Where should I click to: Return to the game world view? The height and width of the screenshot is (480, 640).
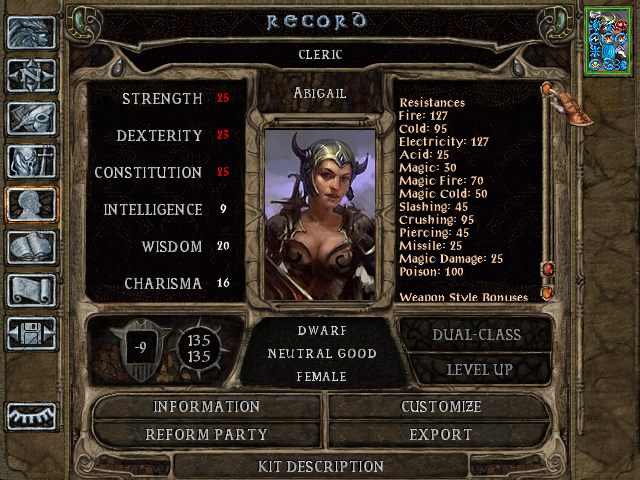(x=31, y=32)
